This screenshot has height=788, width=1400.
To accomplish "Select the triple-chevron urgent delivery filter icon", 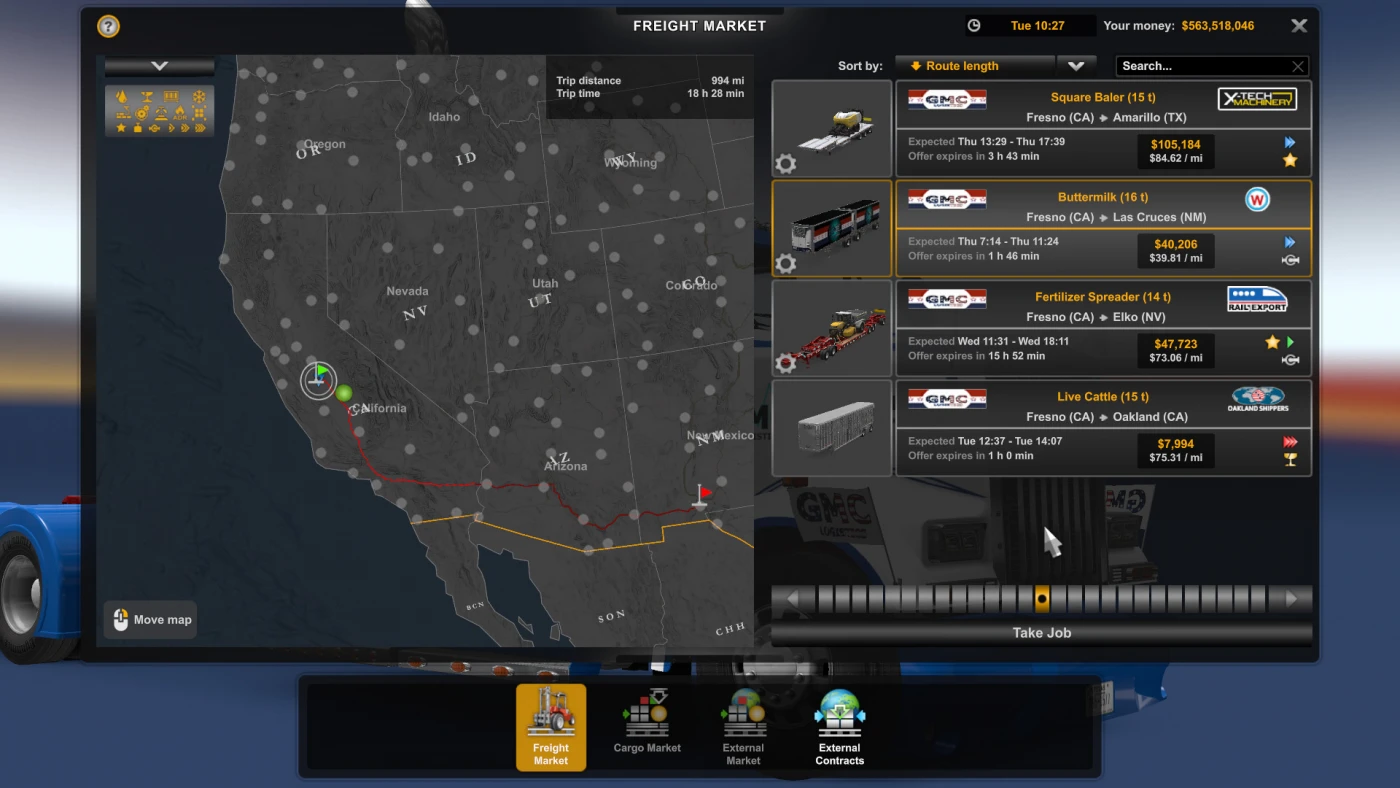I will click(x=199, y=128).
